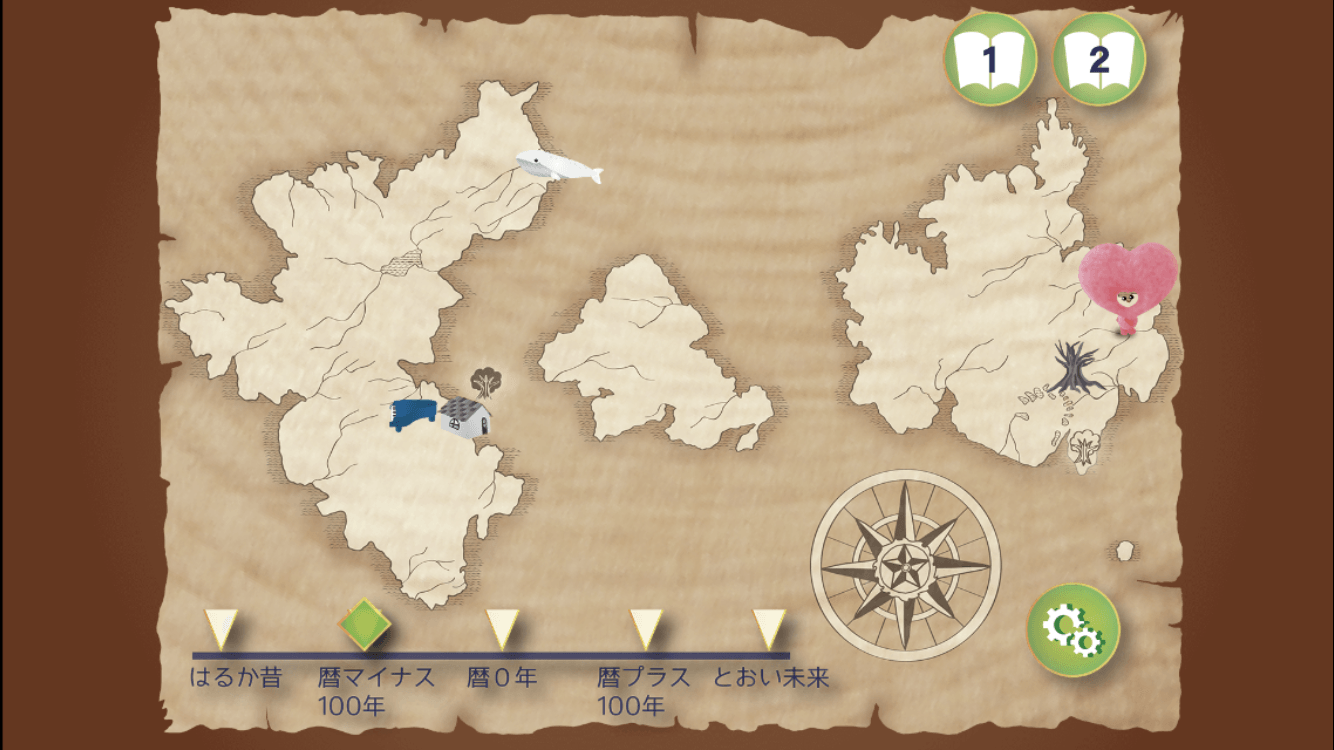Jump to 暦０年 on the timeline
Screen dimensions: 1334x750
(x=503, y=630)
